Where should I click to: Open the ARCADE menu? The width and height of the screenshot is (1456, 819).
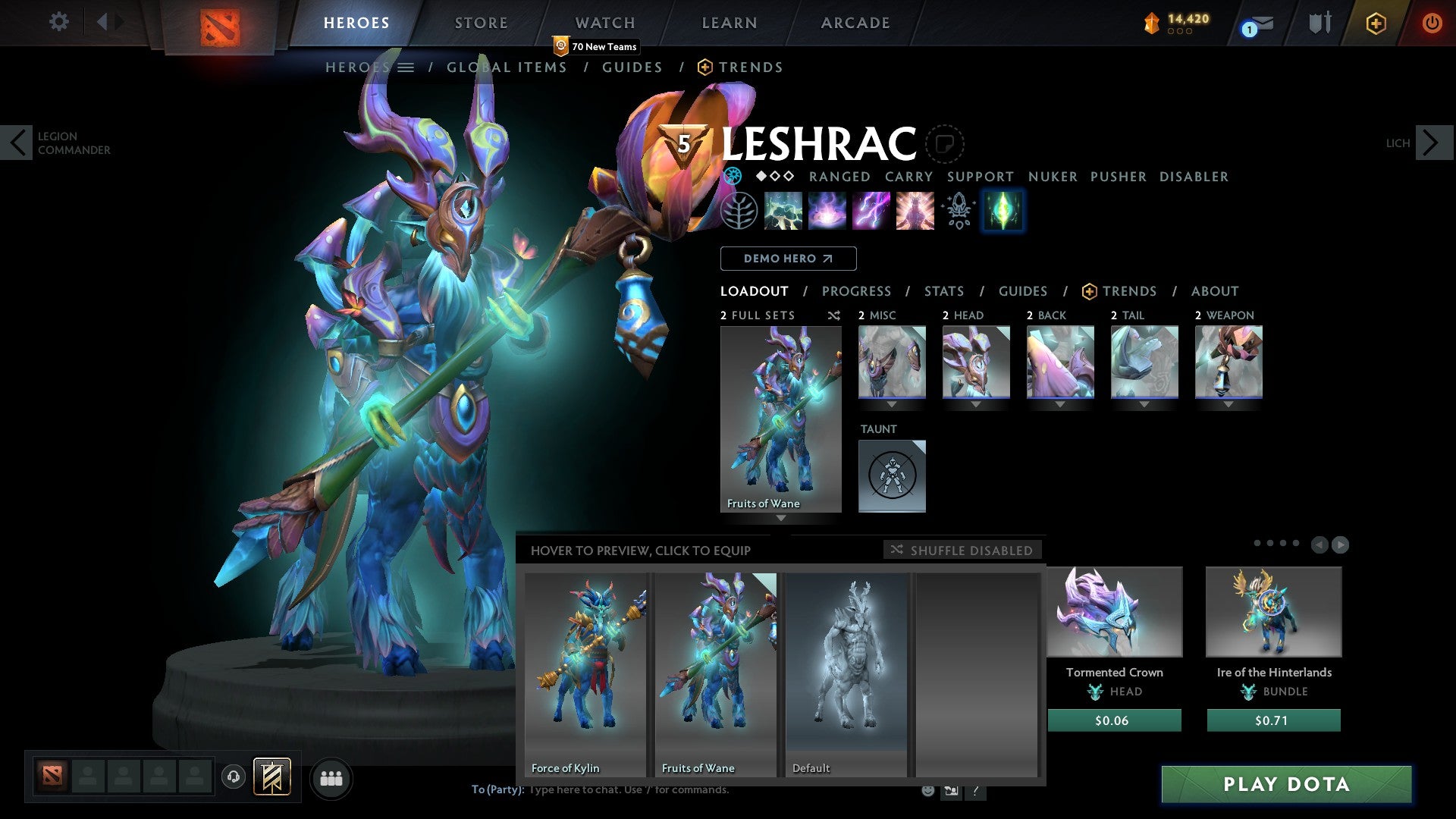tap(855, 23)
